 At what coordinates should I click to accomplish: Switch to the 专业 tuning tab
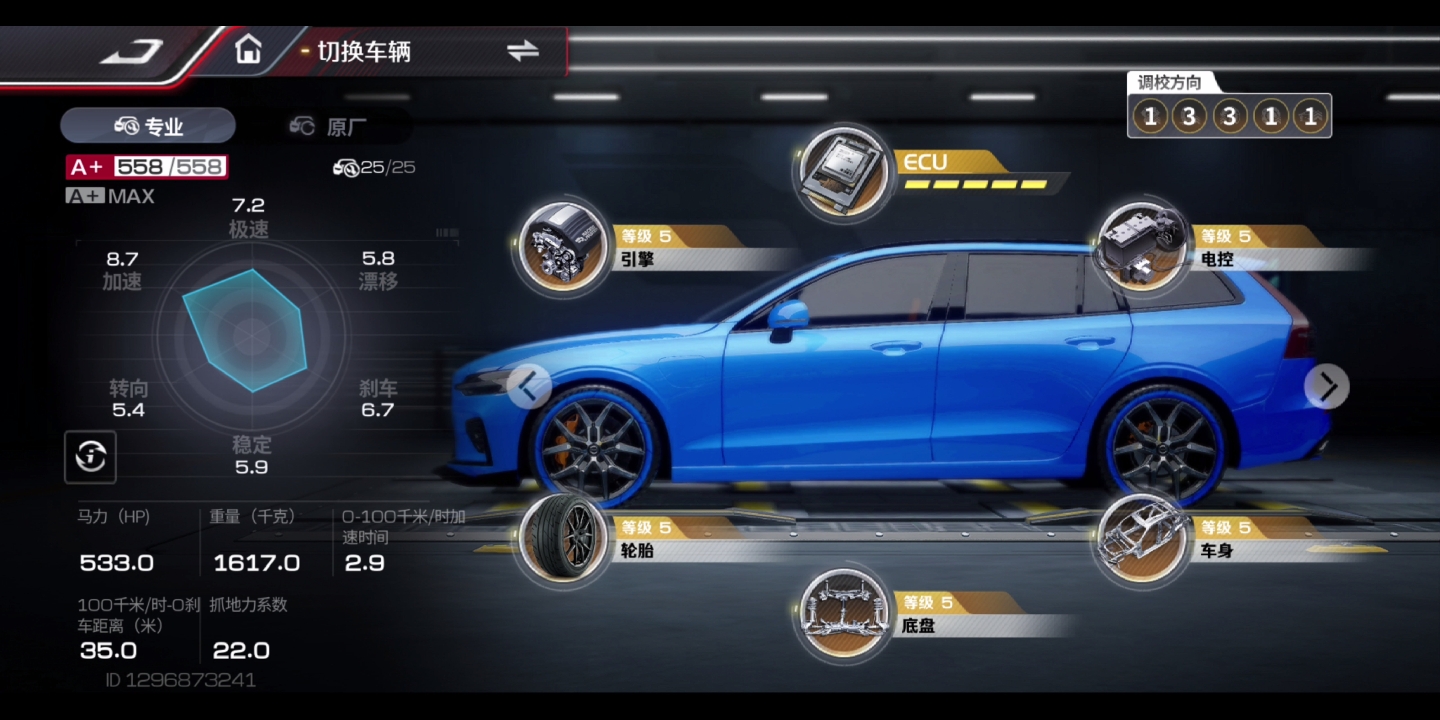148,126
